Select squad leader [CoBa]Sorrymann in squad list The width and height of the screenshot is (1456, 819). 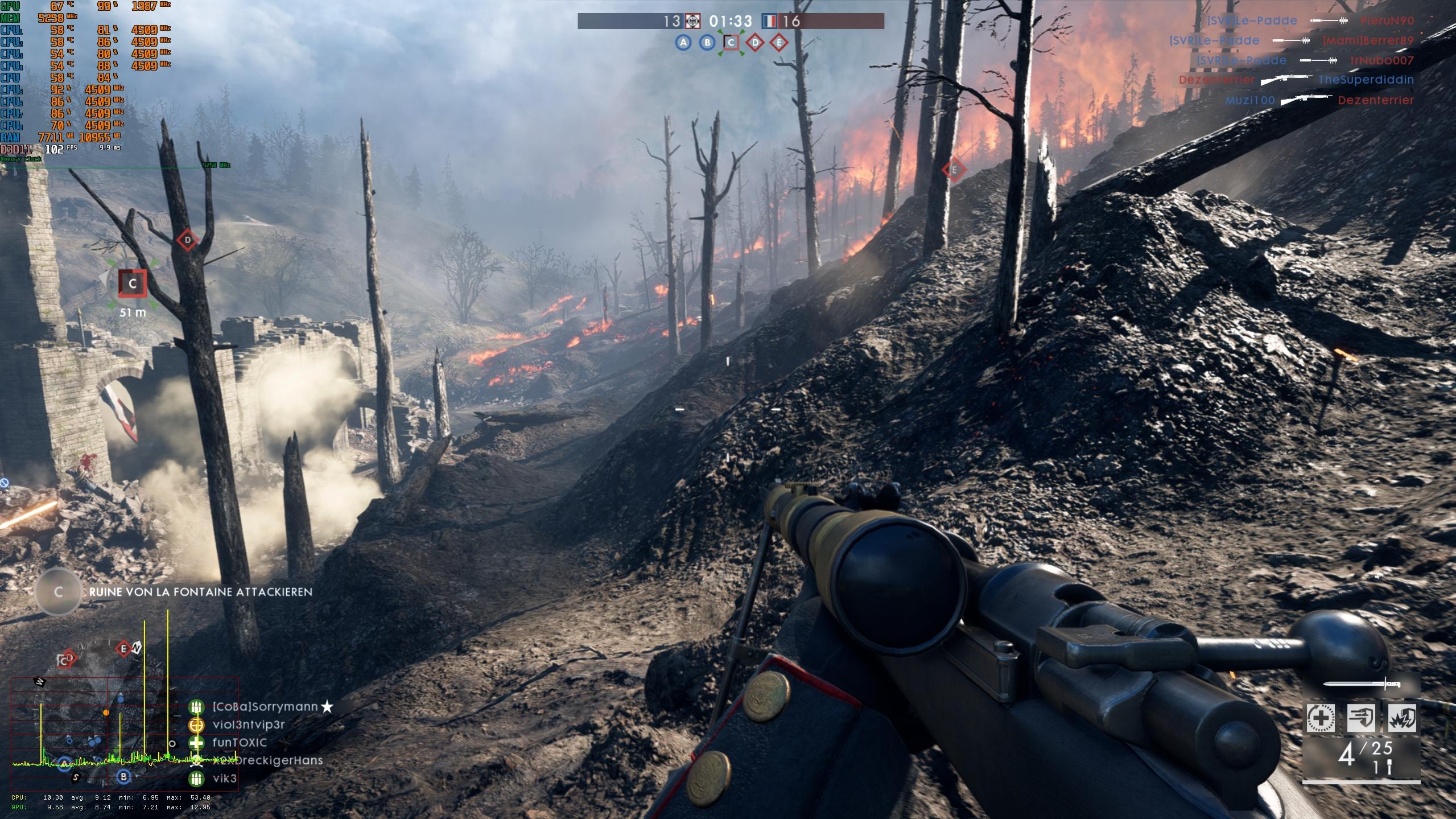coord(265,707)
